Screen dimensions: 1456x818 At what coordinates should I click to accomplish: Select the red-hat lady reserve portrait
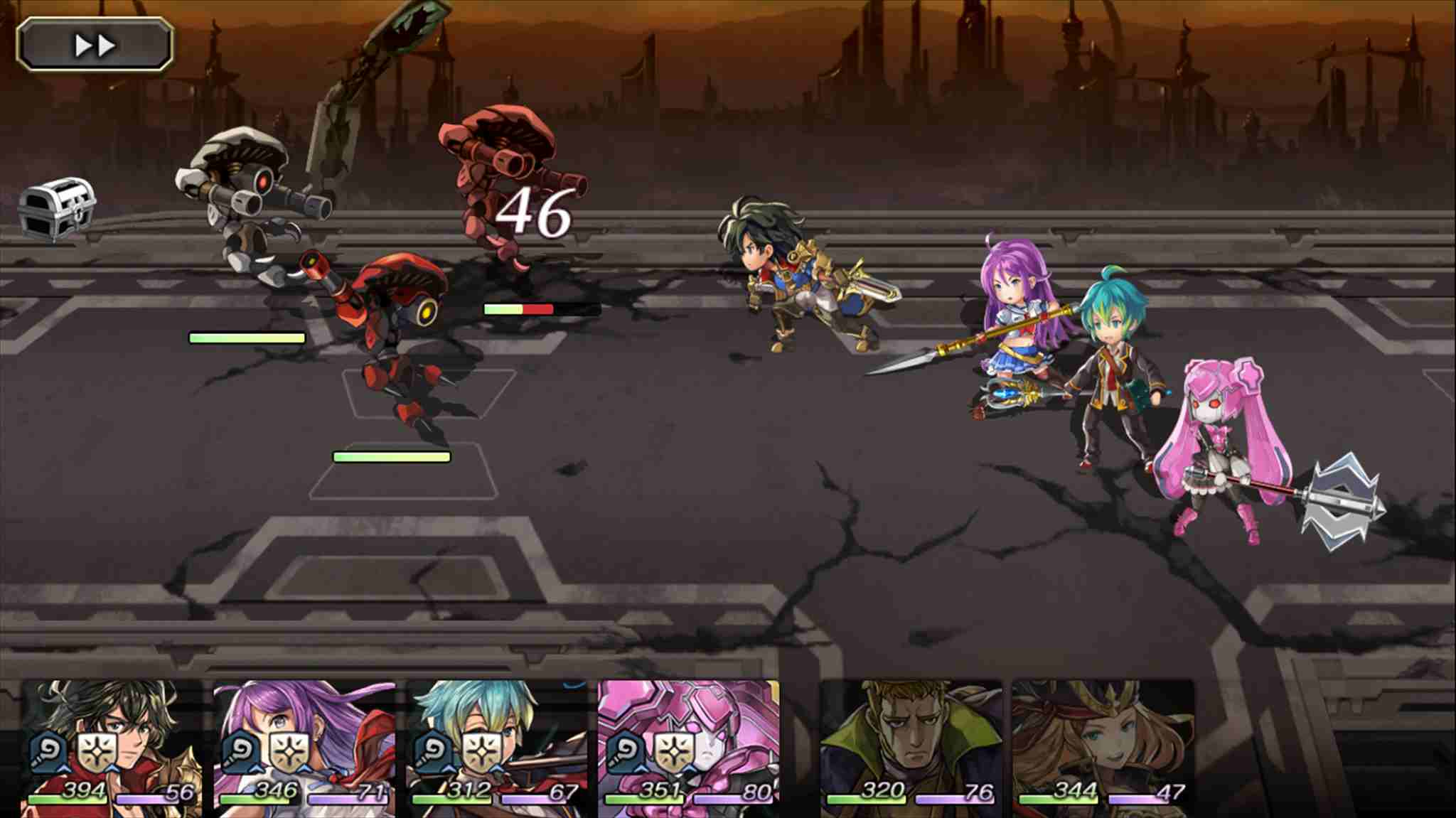(1103, 746)
